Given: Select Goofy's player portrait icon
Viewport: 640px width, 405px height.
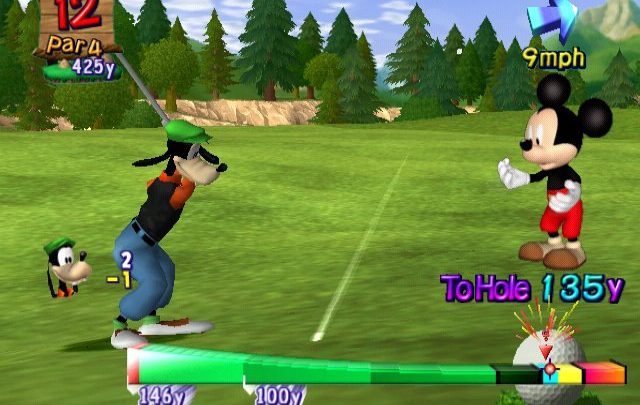Looking at the screenshot, I should click(66, 268).
